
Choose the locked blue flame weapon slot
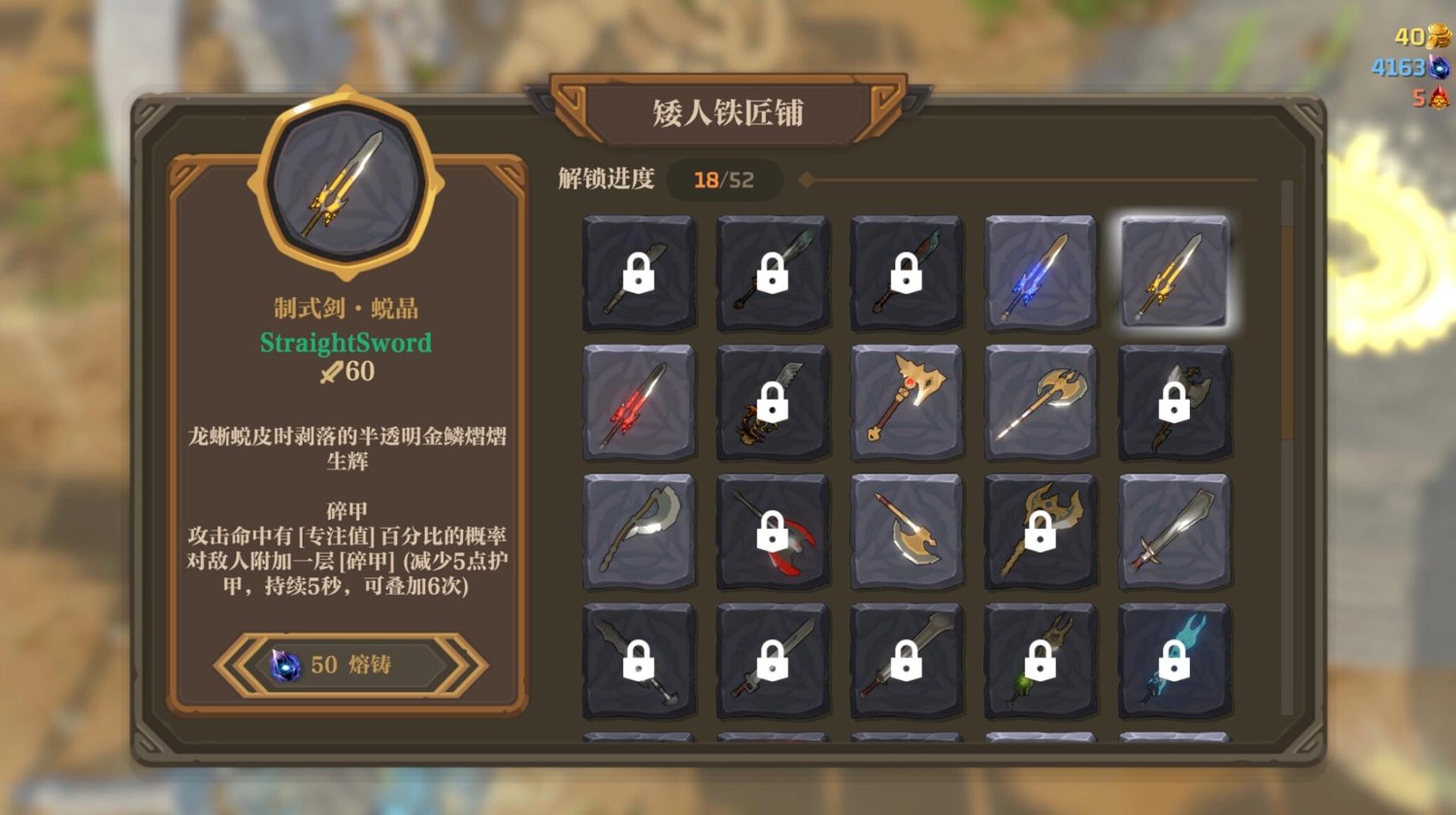tap(1174, 661)
